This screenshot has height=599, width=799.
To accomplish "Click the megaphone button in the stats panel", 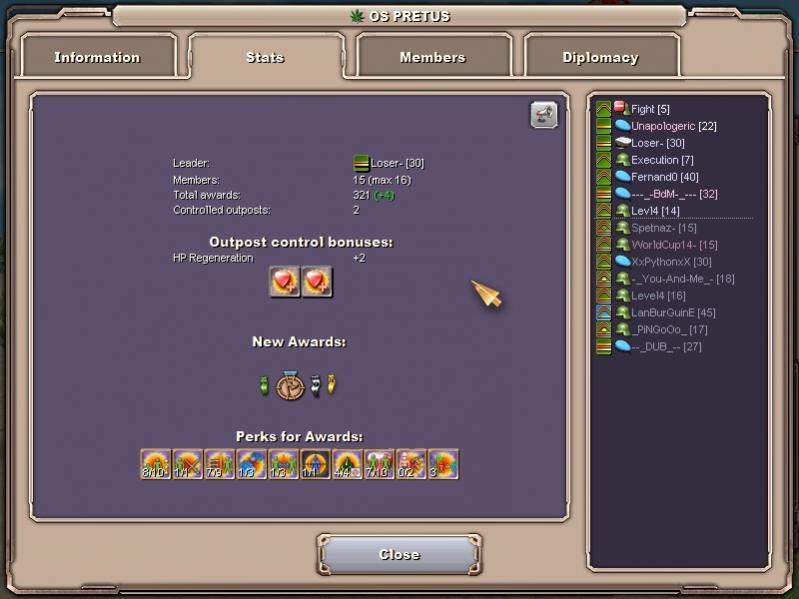I will 543,116.
